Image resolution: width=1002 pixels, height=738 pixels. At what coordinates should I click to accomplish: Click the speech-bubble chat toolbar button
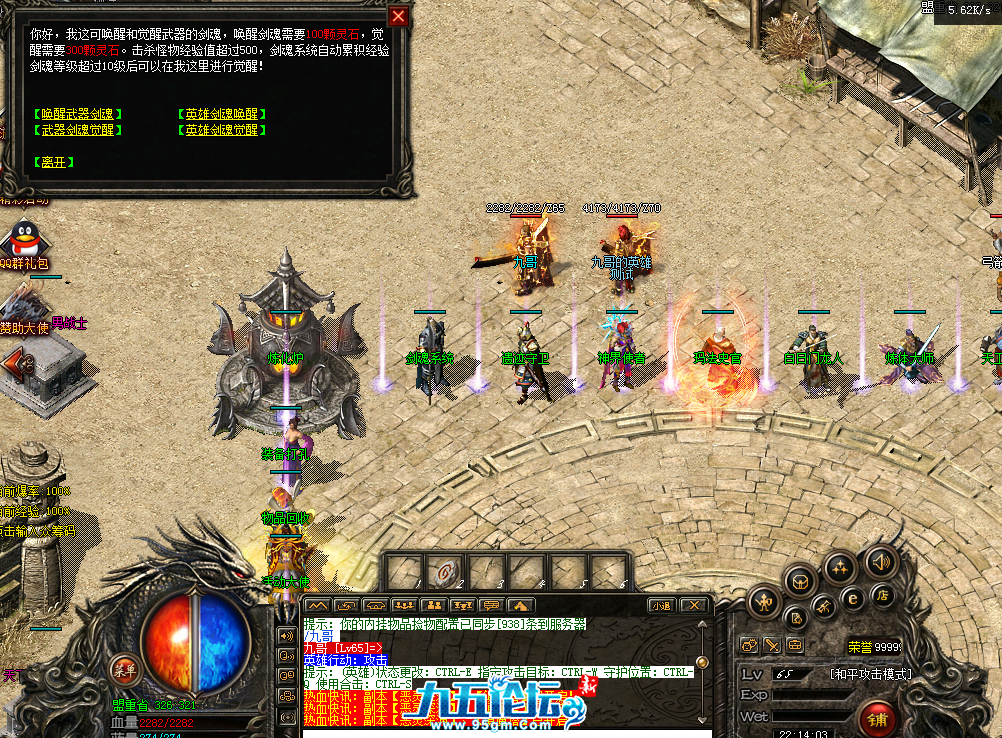pos(491,605)
